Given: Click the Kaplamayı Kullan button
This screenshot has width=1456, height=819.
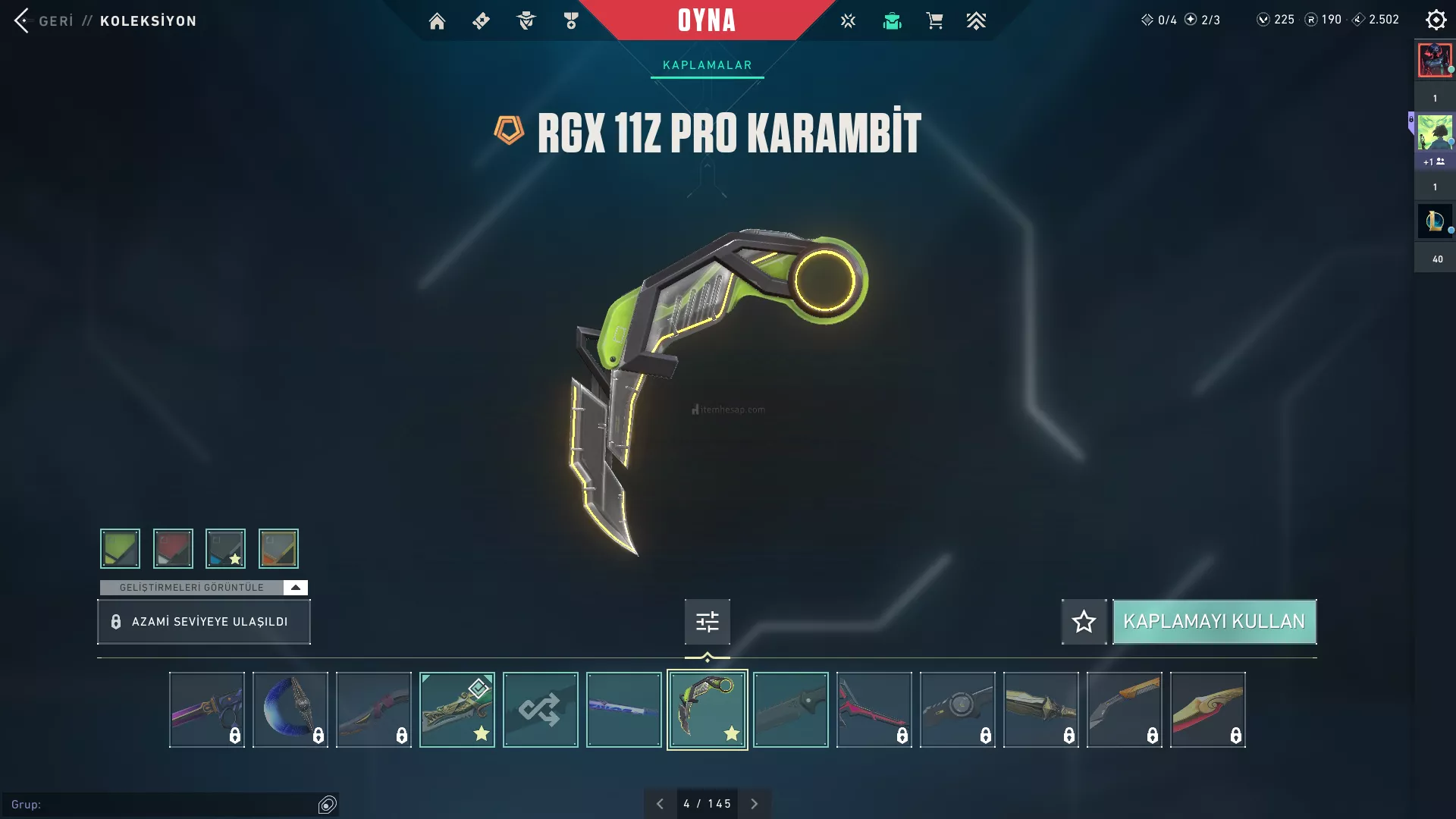Looking at the screenshot, I should pos(1214,622).
